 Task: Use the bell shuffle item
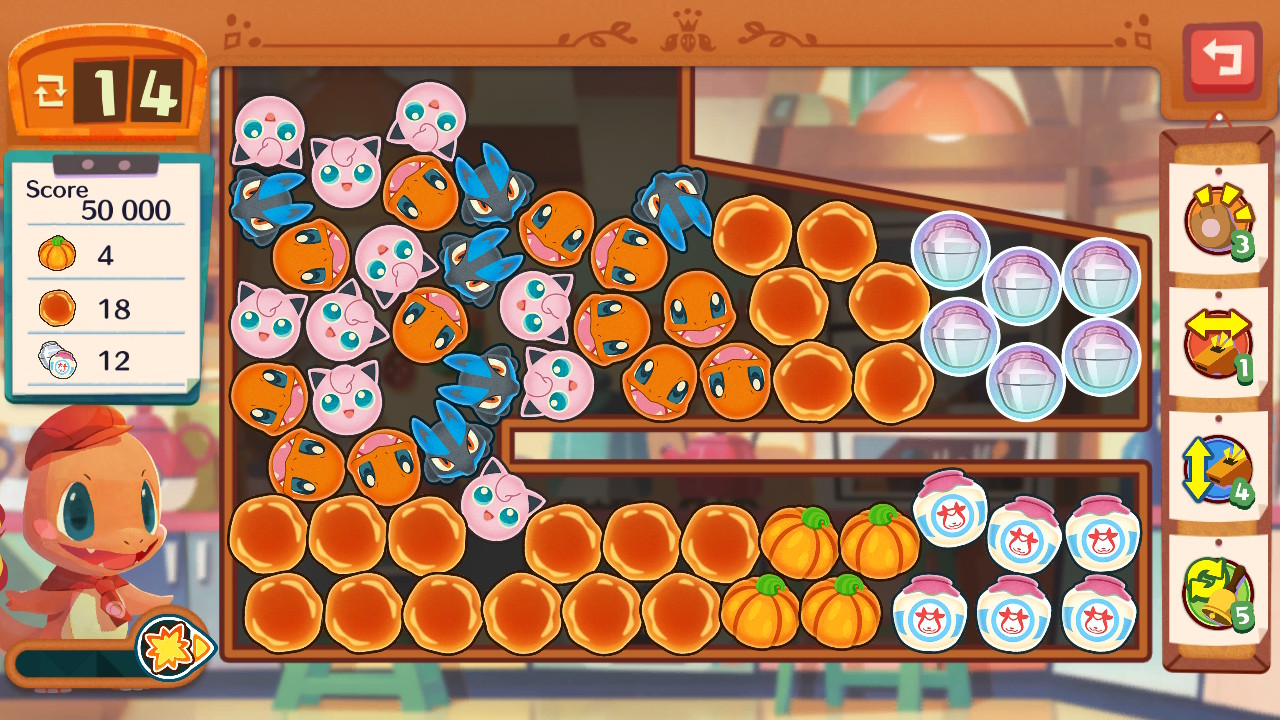click(1216, 592)
